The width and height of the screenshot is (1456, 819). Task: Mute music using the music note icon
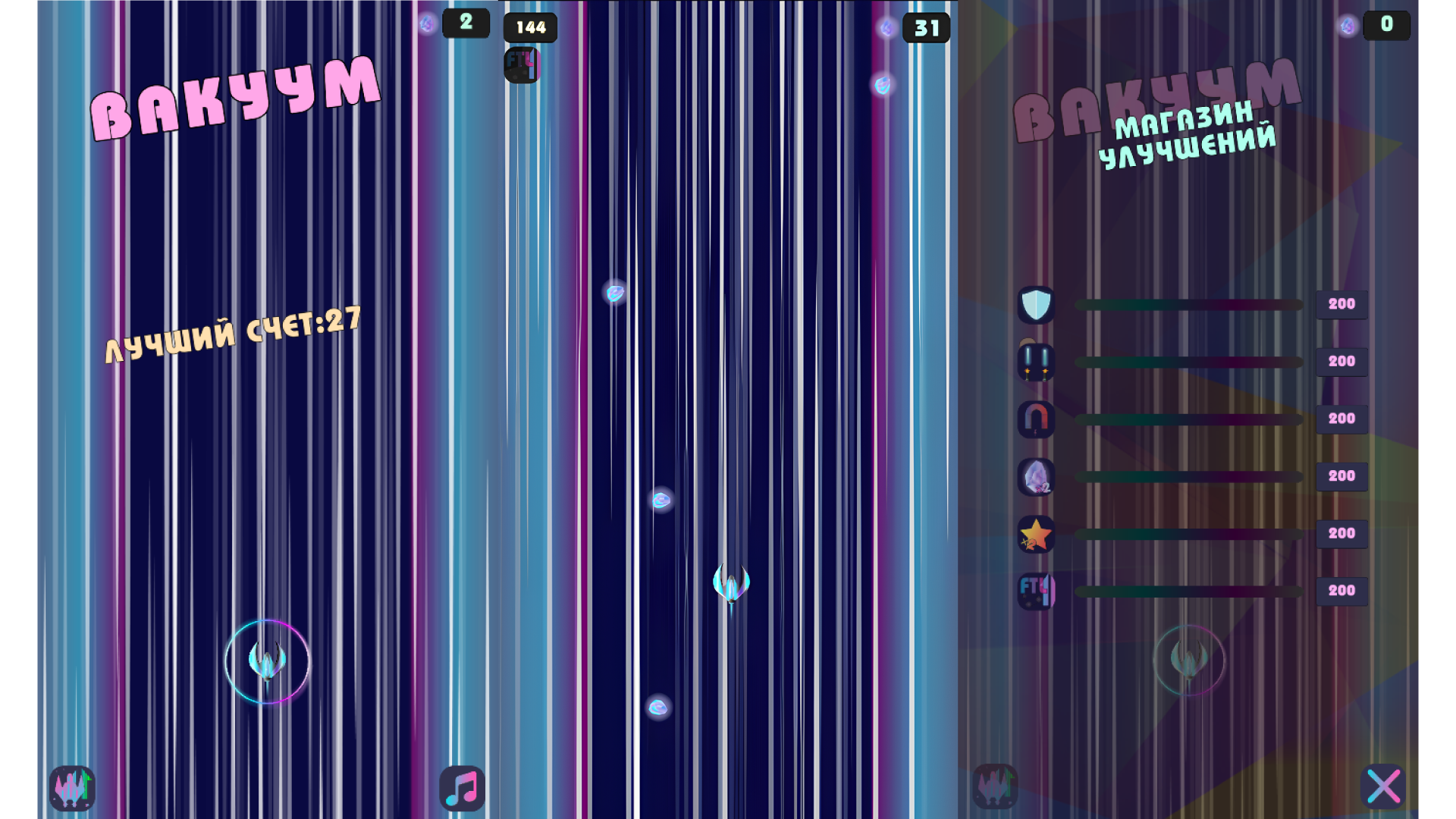tap(461, 789)
